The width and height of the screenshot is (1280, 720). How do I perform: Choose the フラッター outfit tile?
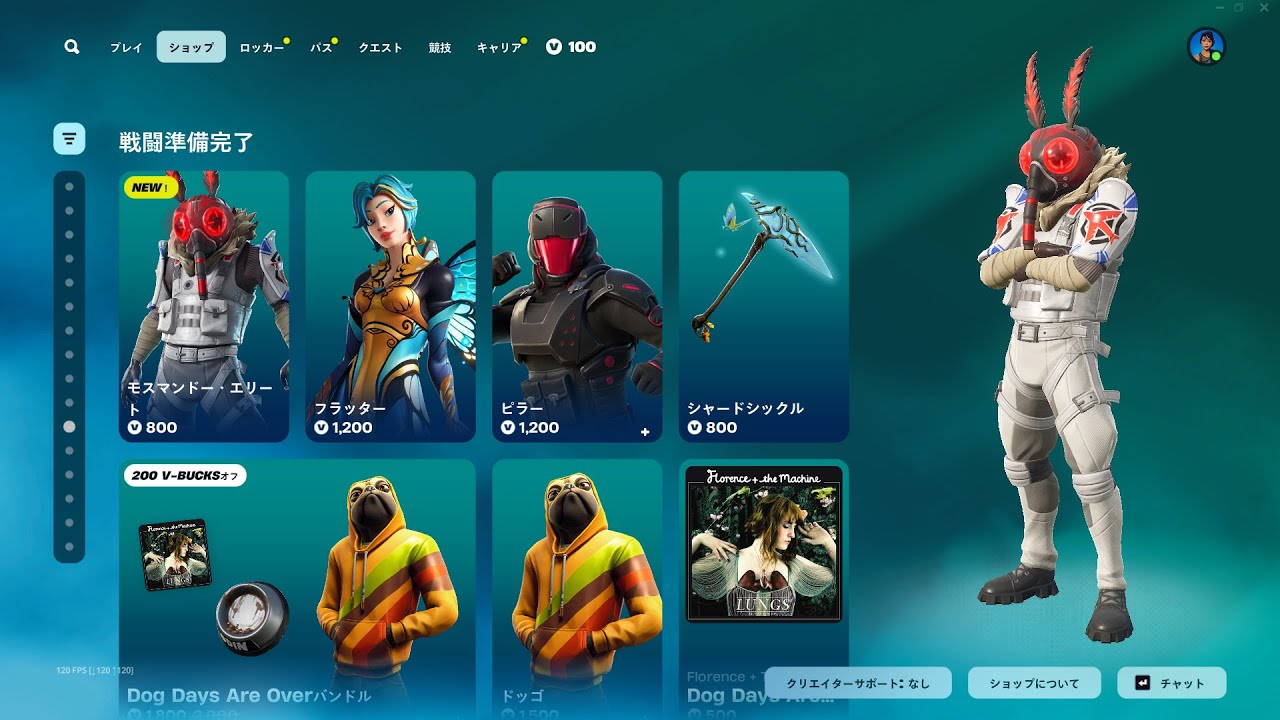point(390,306)
